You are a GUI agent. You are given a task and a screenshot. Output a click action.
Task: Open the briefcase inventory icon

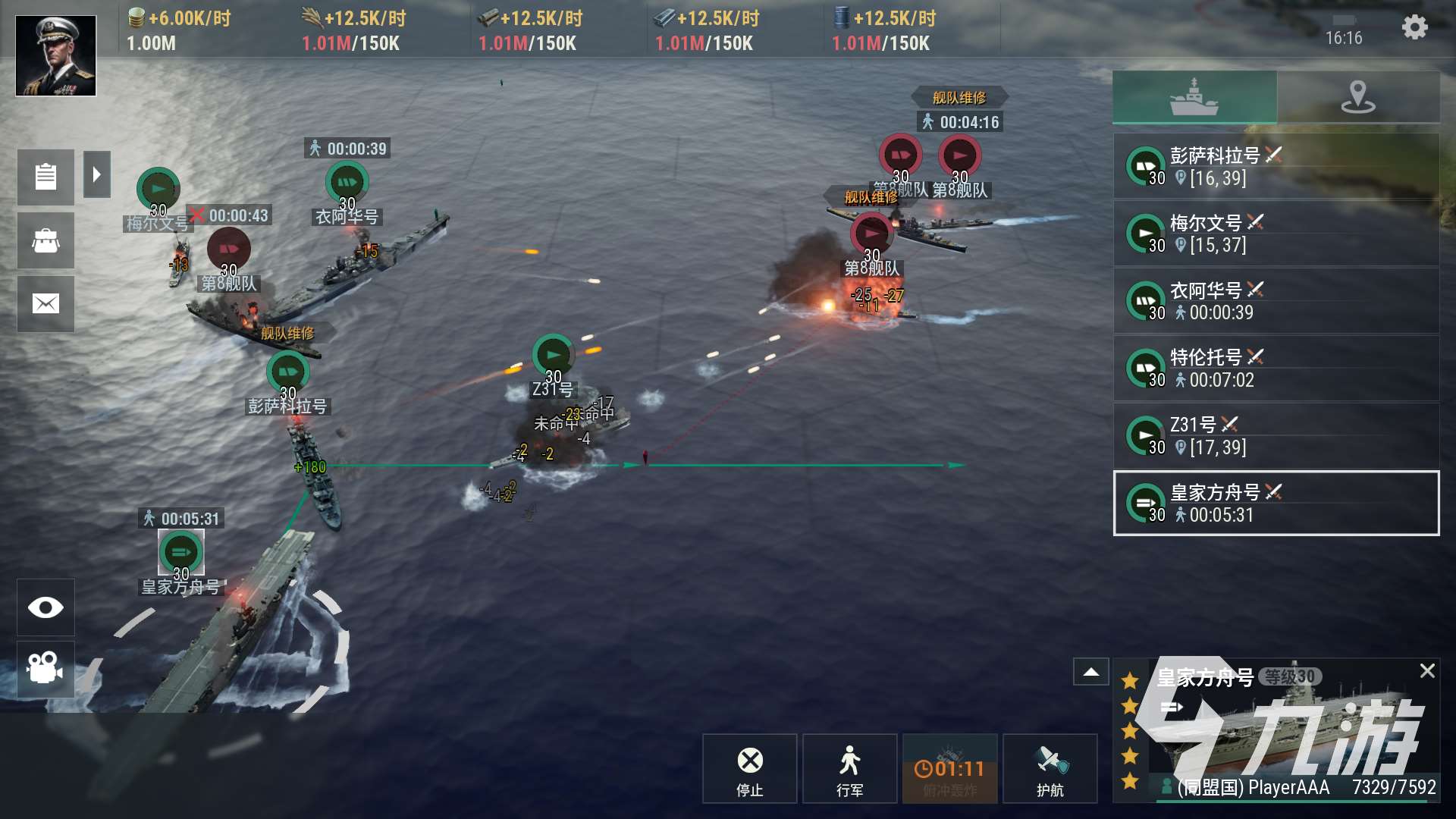coord(45,241)
